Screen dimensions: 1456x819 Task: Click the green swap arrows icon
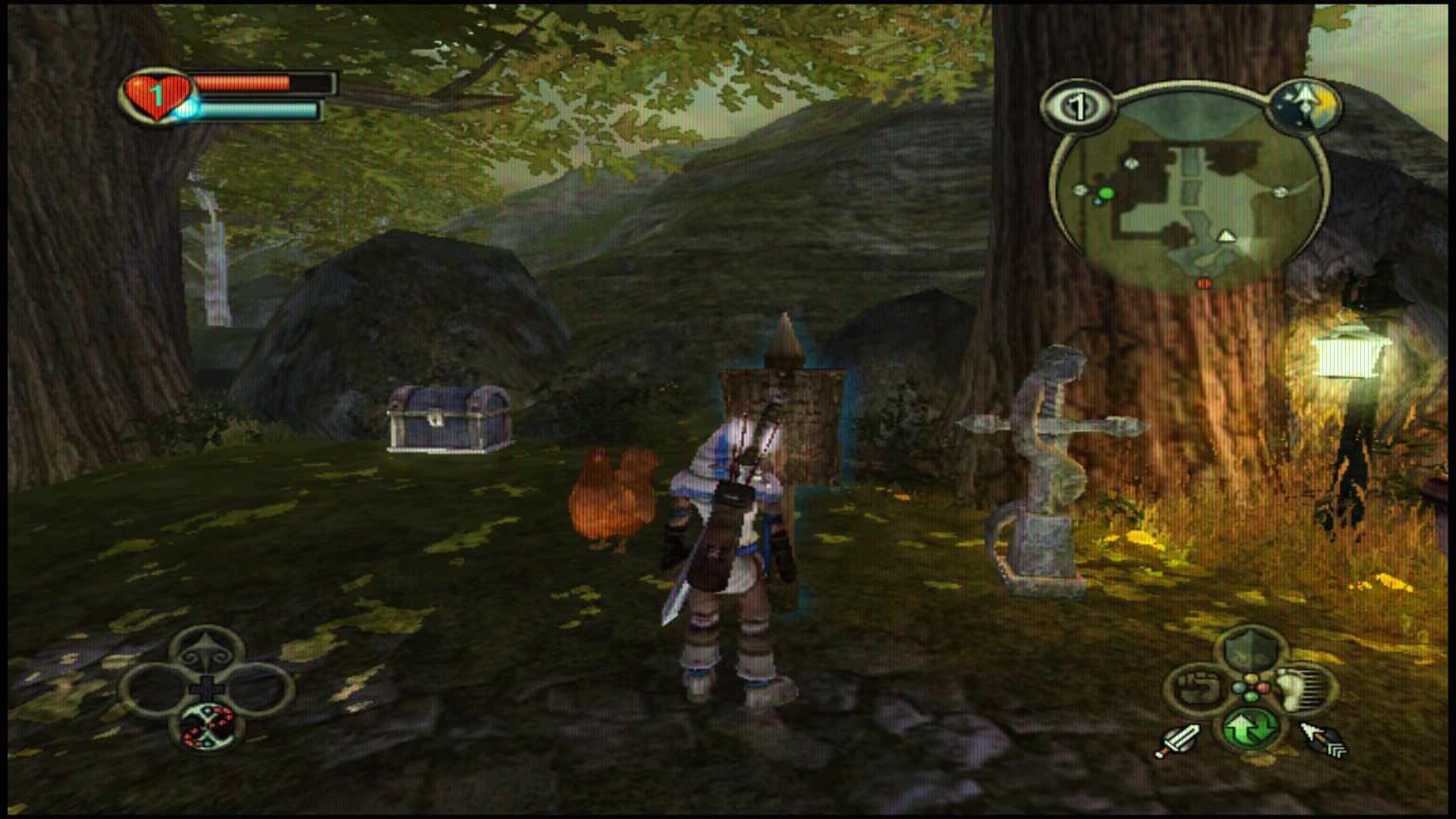(1250, 728)
